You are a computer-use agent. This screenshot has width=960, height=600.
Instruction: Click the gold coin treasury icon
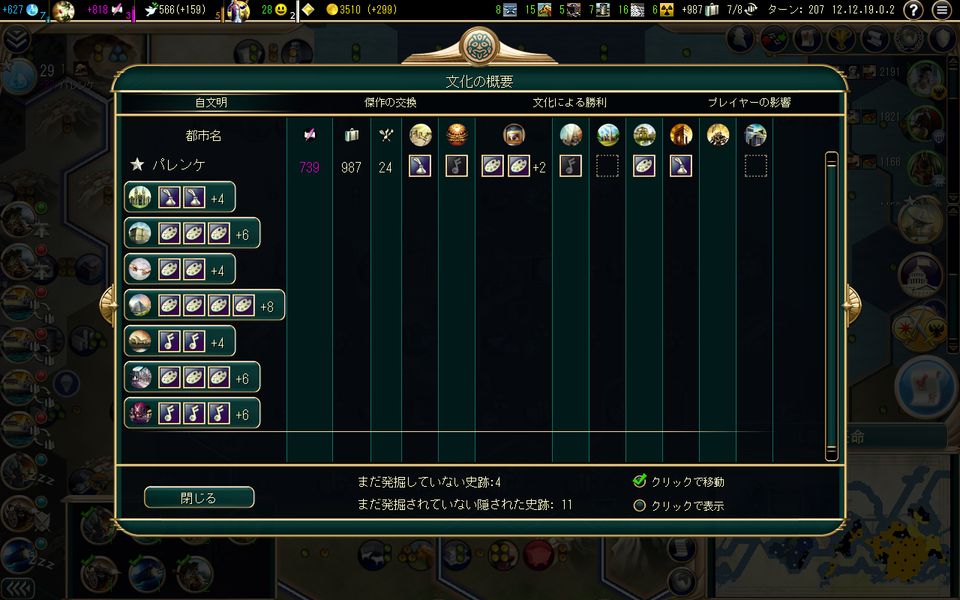(x=333, y=10)
